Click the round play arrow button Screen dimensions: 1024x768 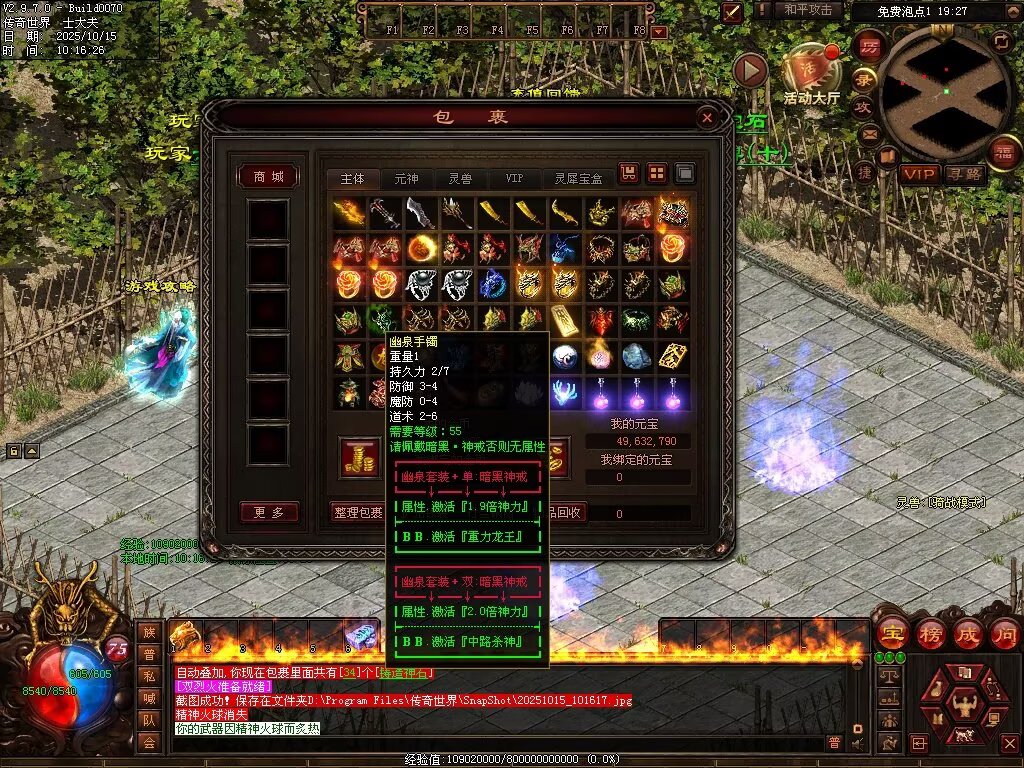click(x=750, y=70)
